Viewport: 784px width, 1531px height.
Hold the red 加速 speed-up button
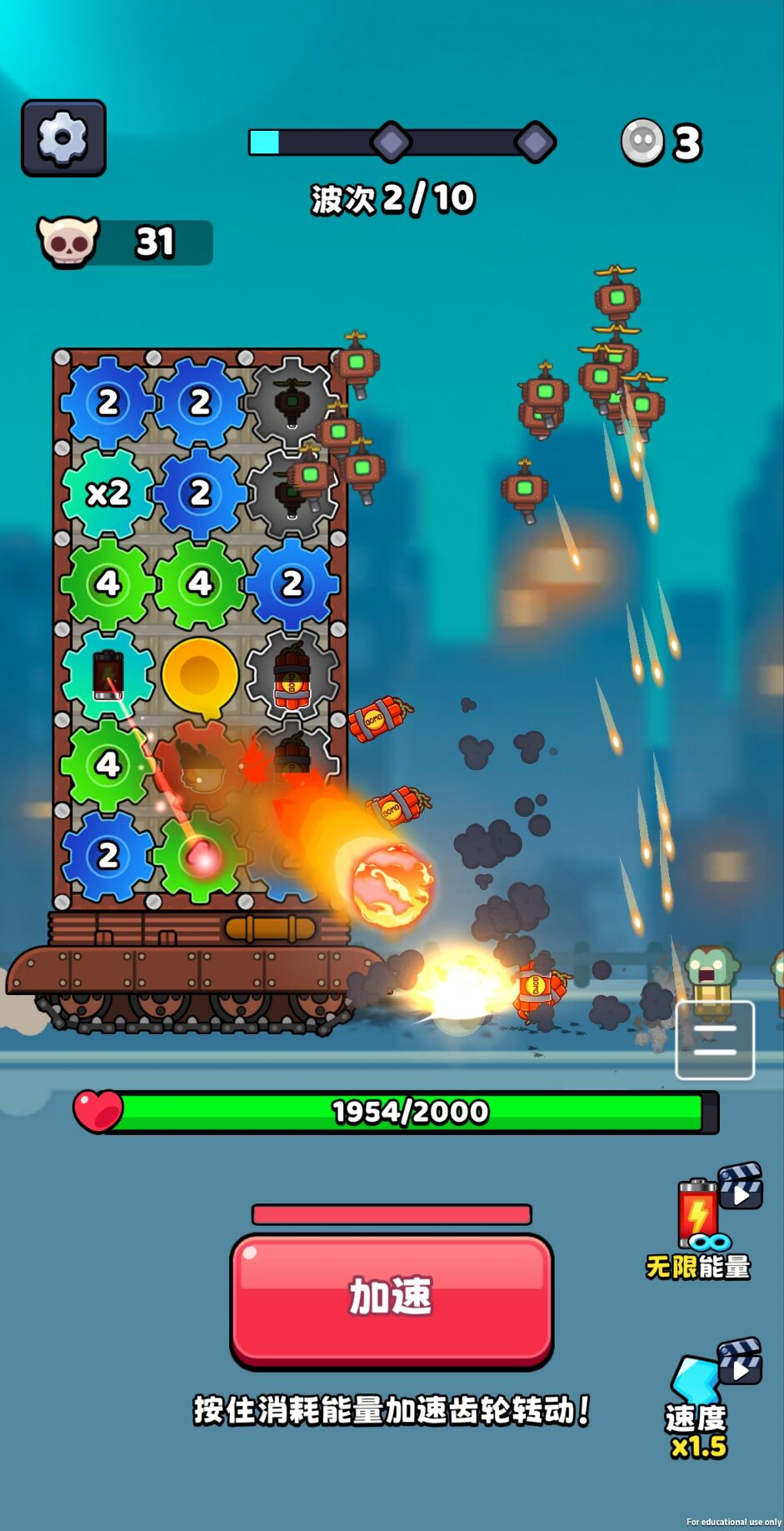(392, 1298)
